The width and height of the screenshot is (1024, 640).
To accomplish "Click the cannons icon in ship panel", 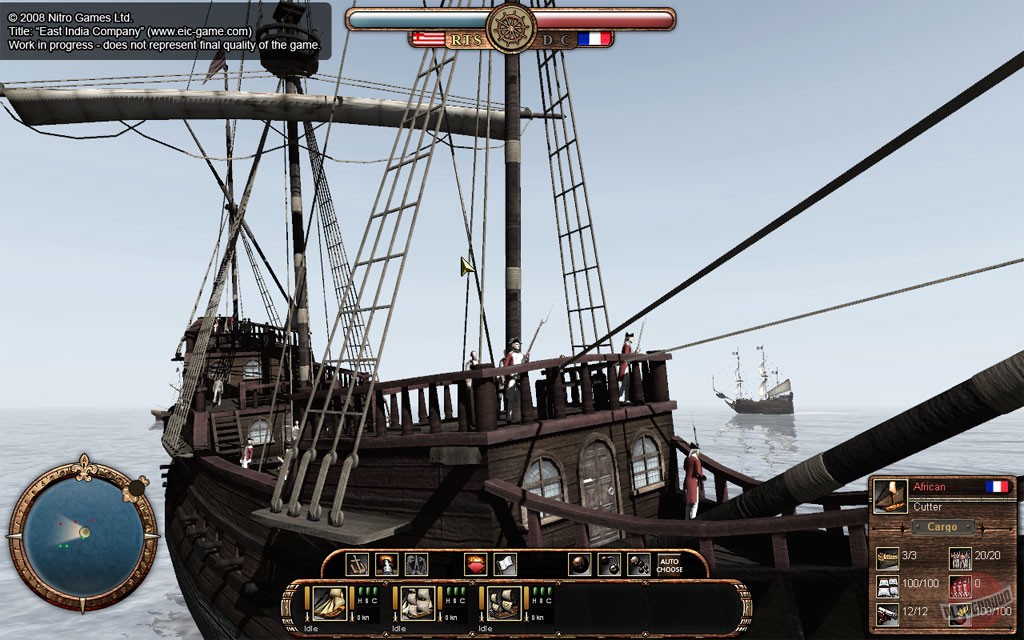I will 887,614.
